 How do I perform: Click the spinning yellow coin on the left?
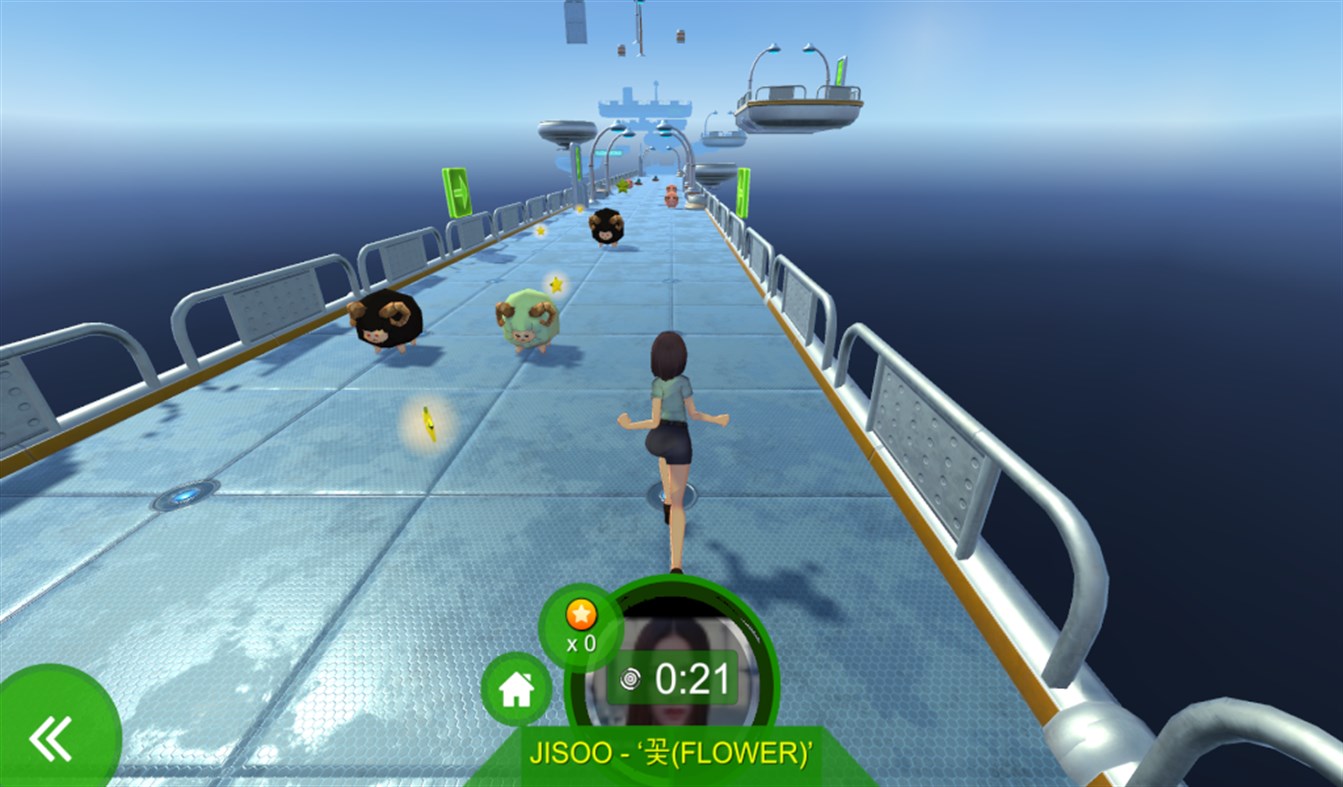click(x=429, y=420)
